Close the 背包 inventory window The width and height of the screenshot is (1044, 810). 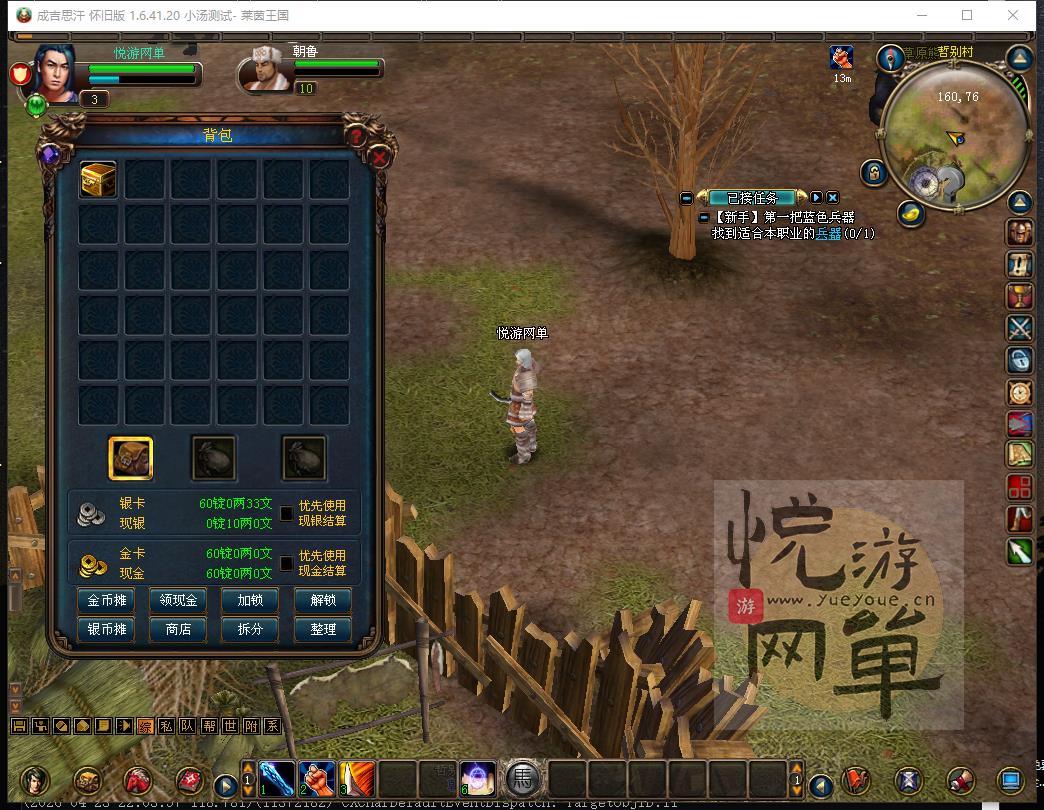[x=380, y=157]
